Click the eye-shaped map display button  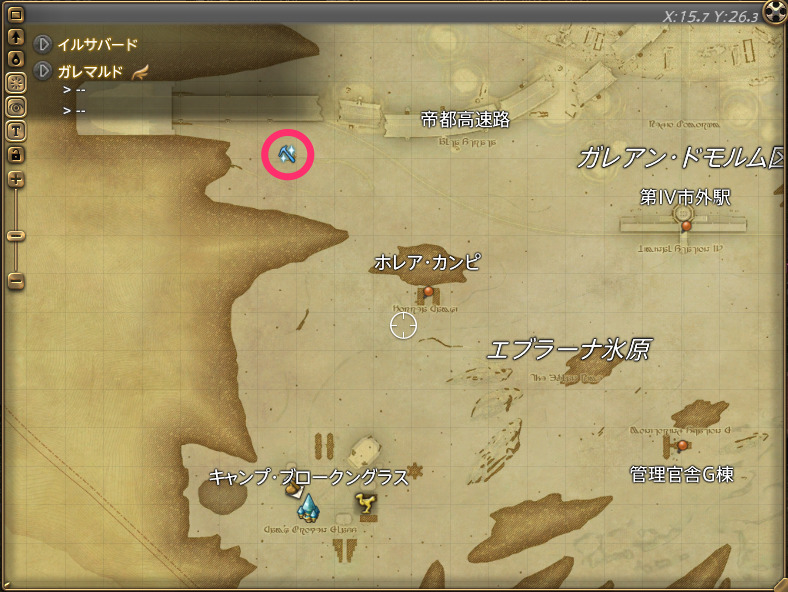[16, 106]
